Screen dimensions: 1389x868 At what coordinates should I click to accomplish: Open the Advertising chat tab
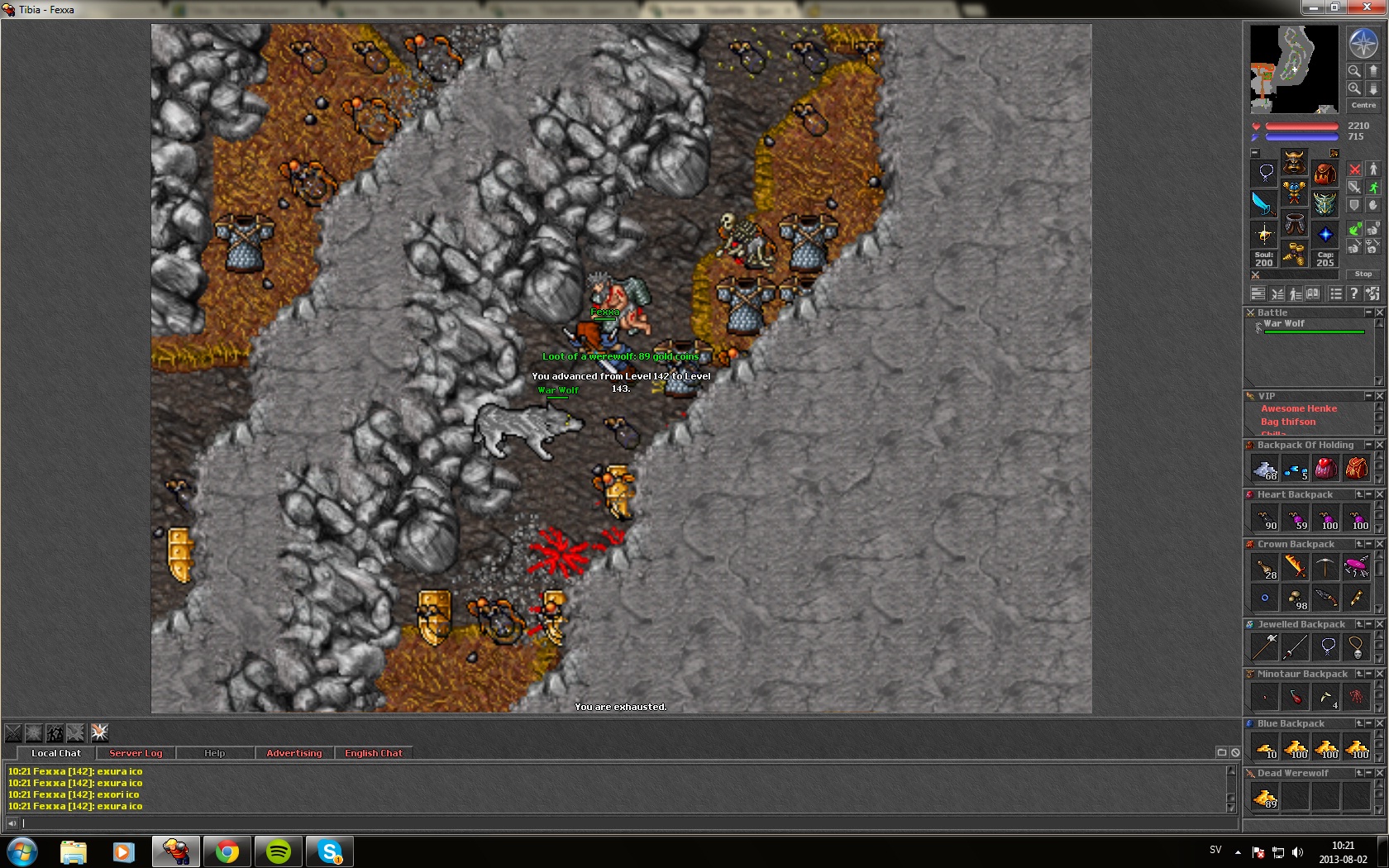294,753
